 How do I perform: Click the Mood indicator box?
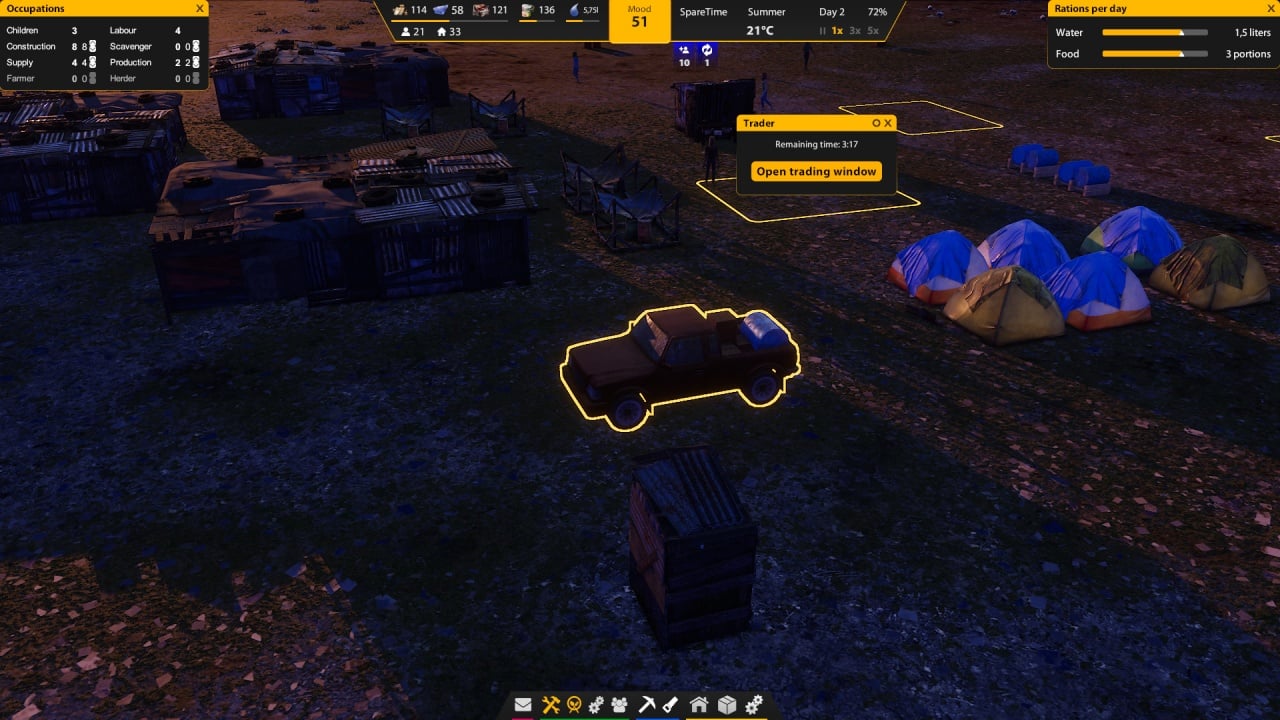pyautogui.click(x=639, y=20)
